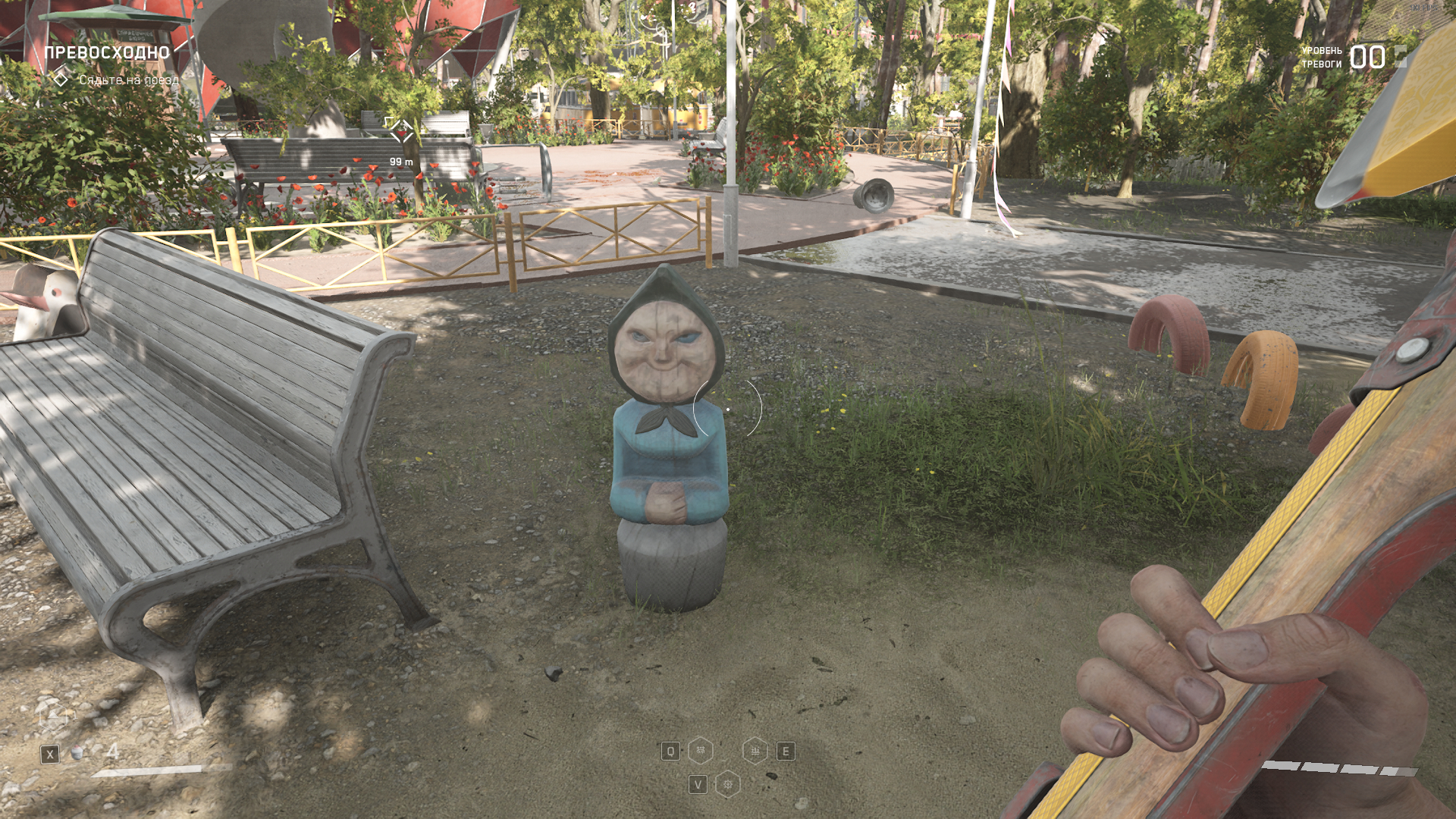
Task: Activate the hexagon ability next to E
Action: (755, 751)
